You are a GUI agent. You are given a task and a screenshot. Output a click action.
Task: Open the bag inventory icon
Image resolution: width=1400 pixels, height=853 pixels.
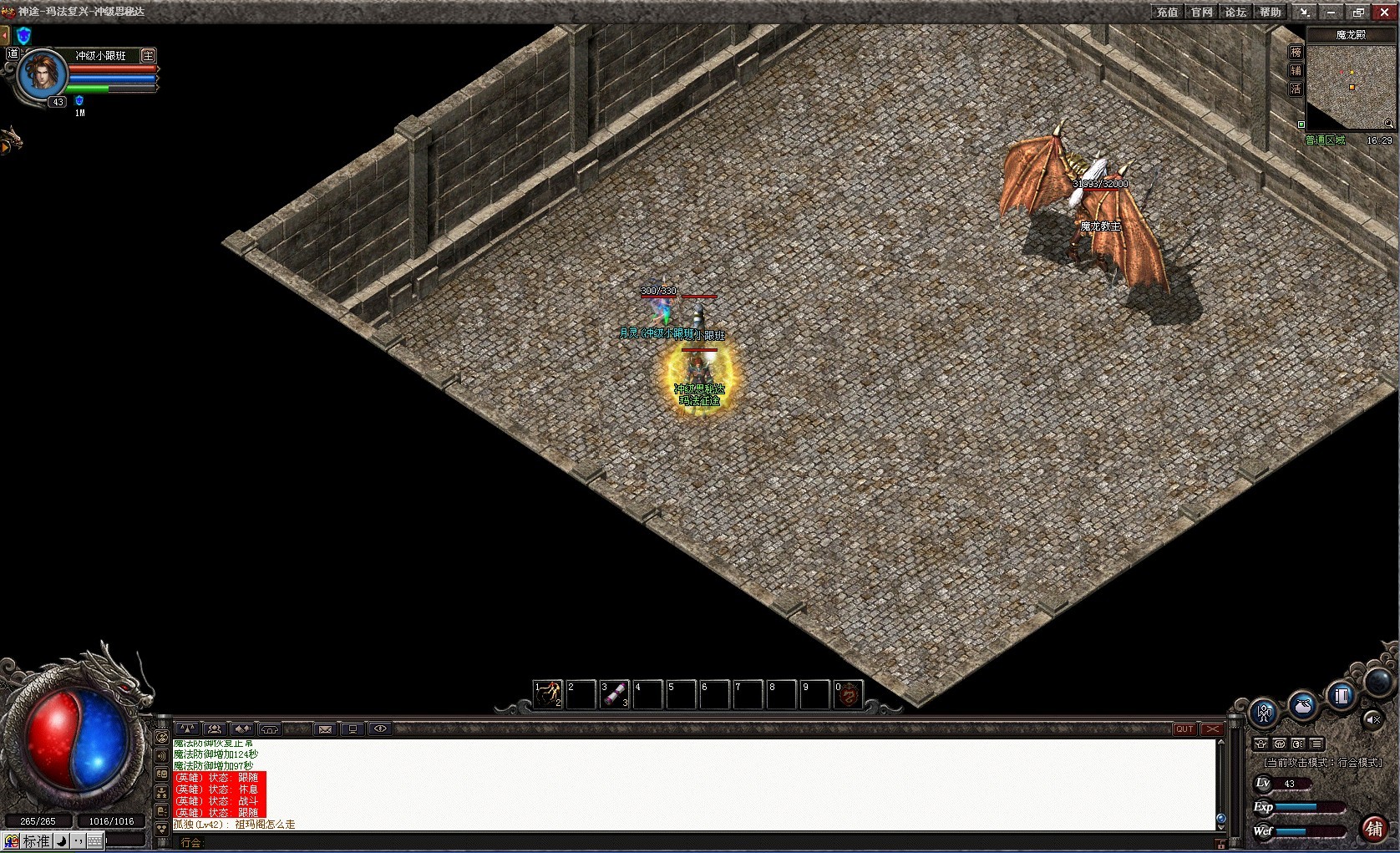point(1303,706)
